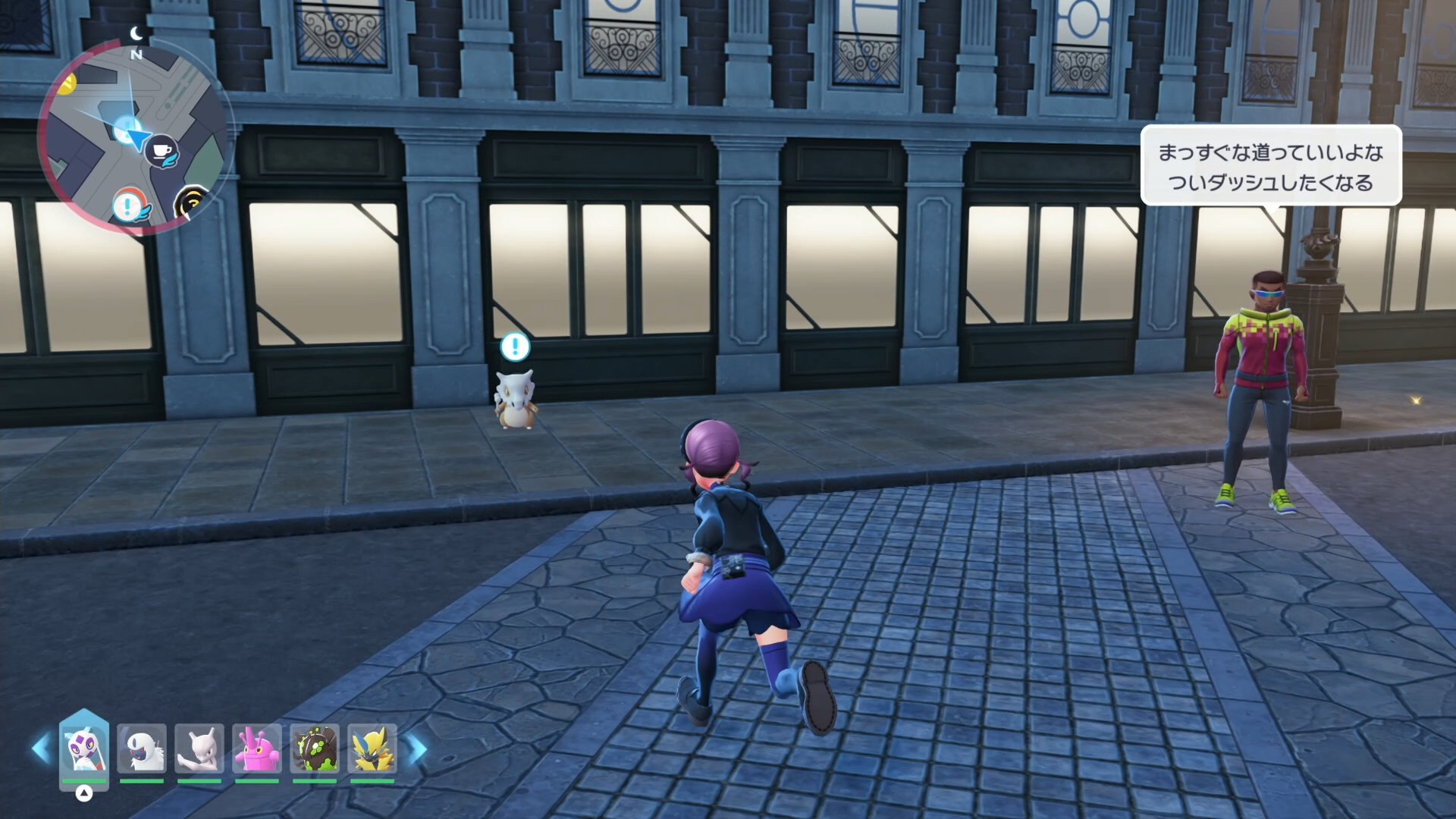Select Zygarde from the party bar
Screen dimensions: 1456x819
pos(315,748)
